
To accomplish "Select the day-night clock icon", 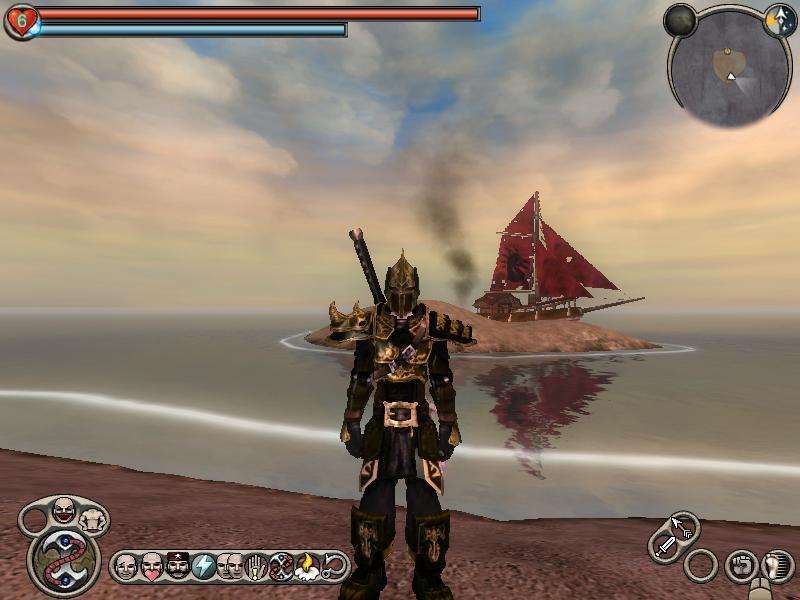I will click(779, 21).
